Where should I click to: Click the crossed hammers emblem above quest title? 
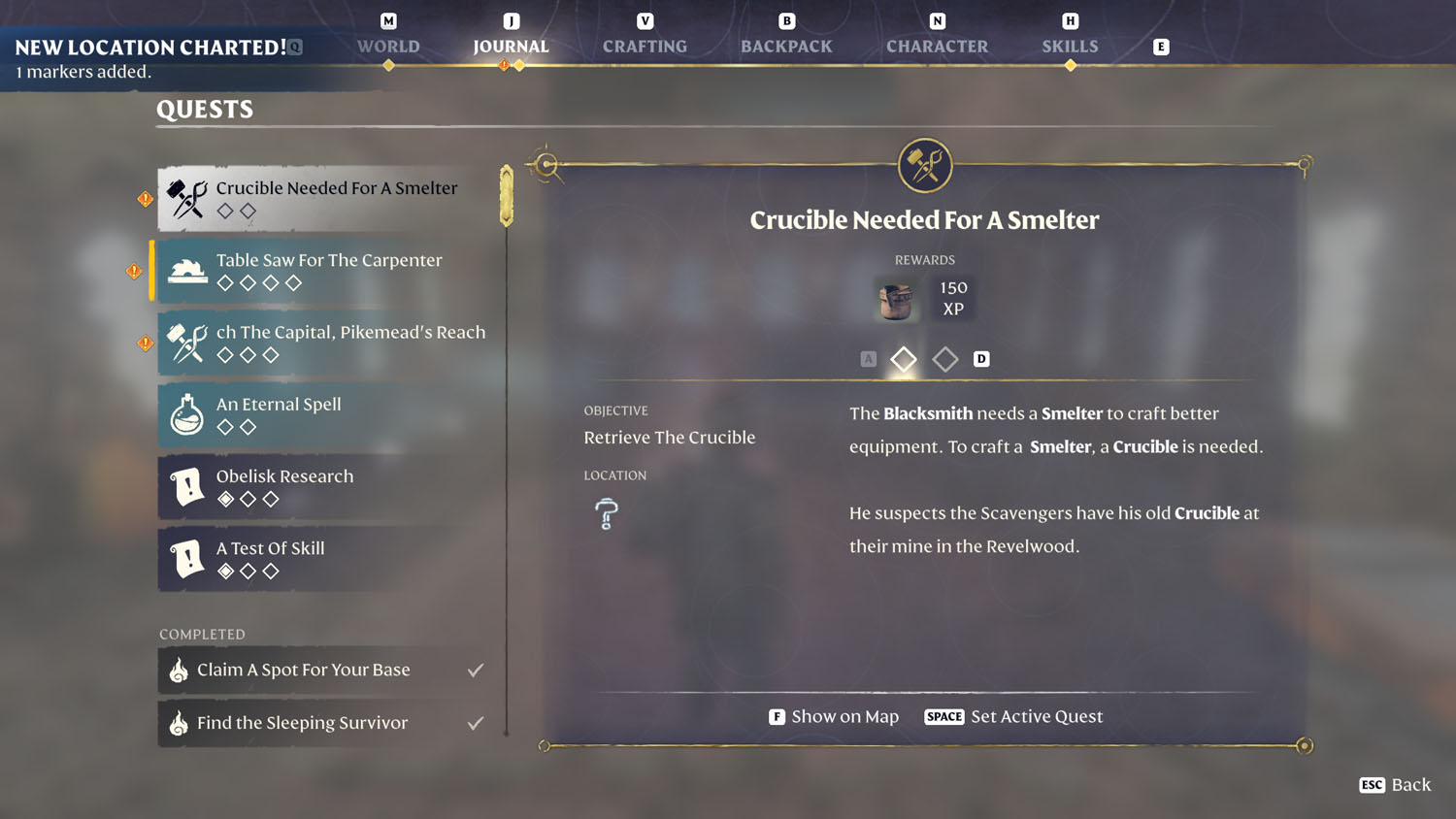(924, 164)
